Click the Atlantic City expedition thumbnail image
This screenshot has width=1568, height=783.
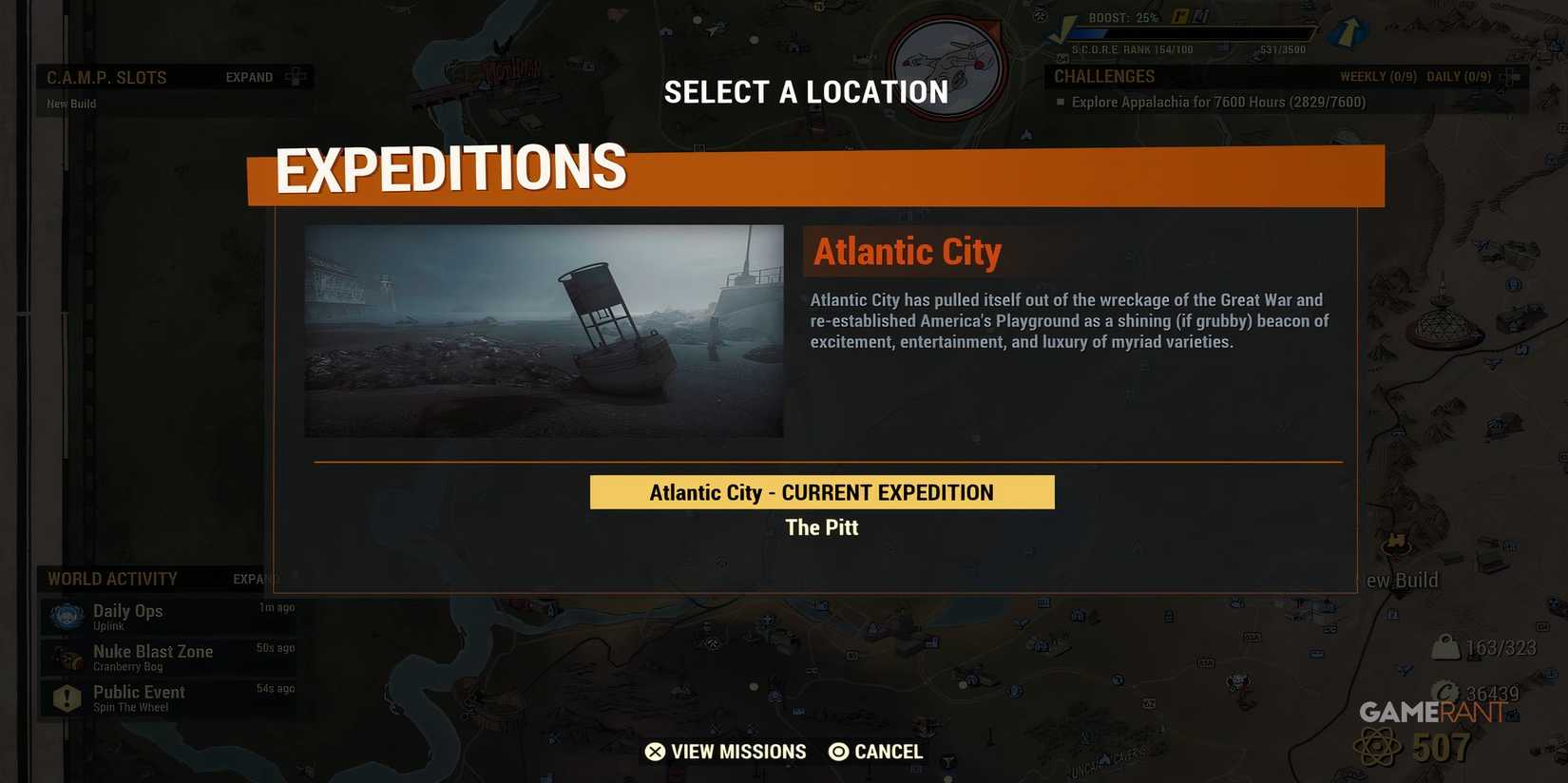[x=544, y=331]
